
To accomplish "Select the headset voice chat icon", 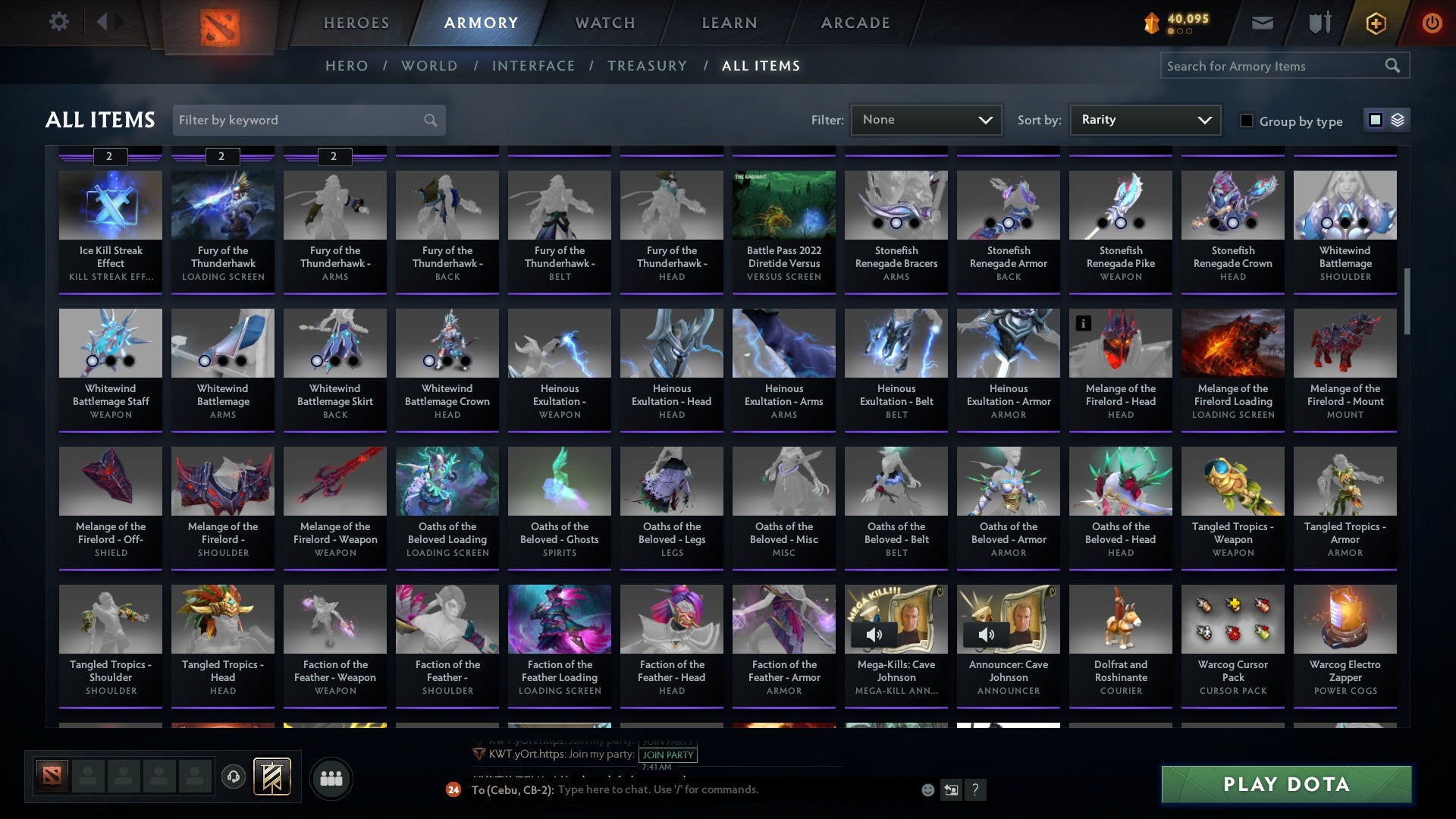I will point(233,777).
